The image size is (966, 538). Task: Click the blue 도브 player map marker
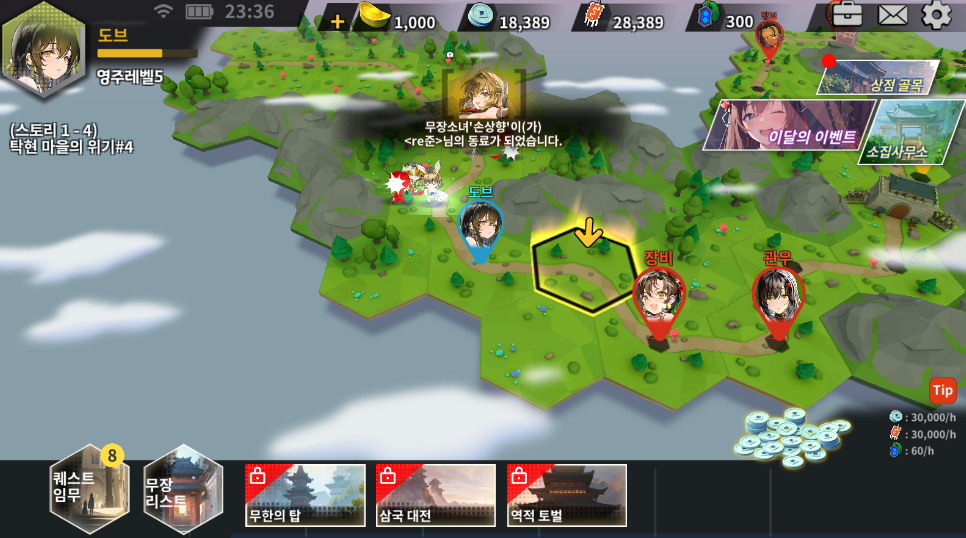480,228
